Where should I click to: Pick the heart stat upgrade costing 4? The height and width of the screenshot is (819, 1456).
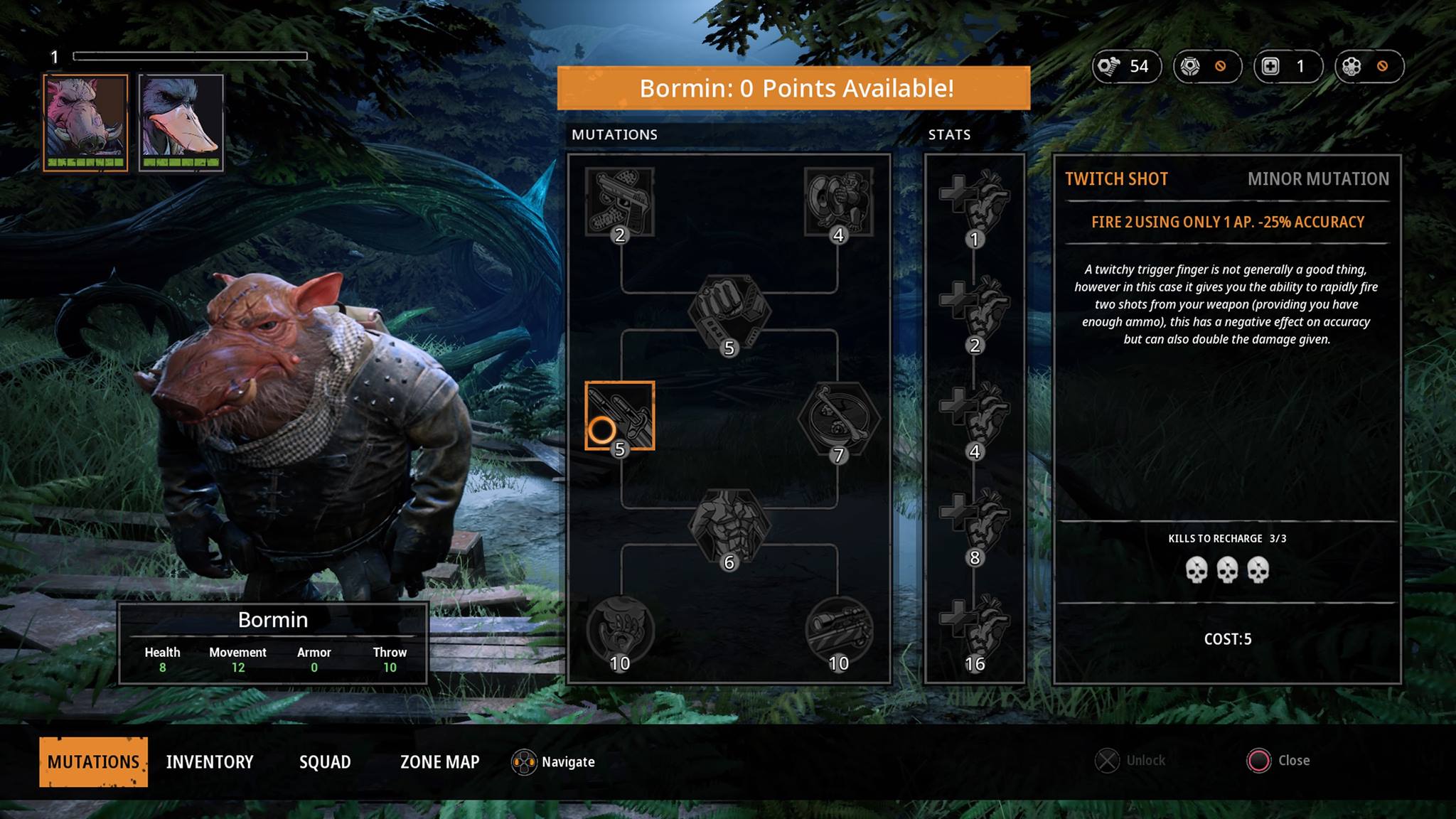tap(975, 417)
